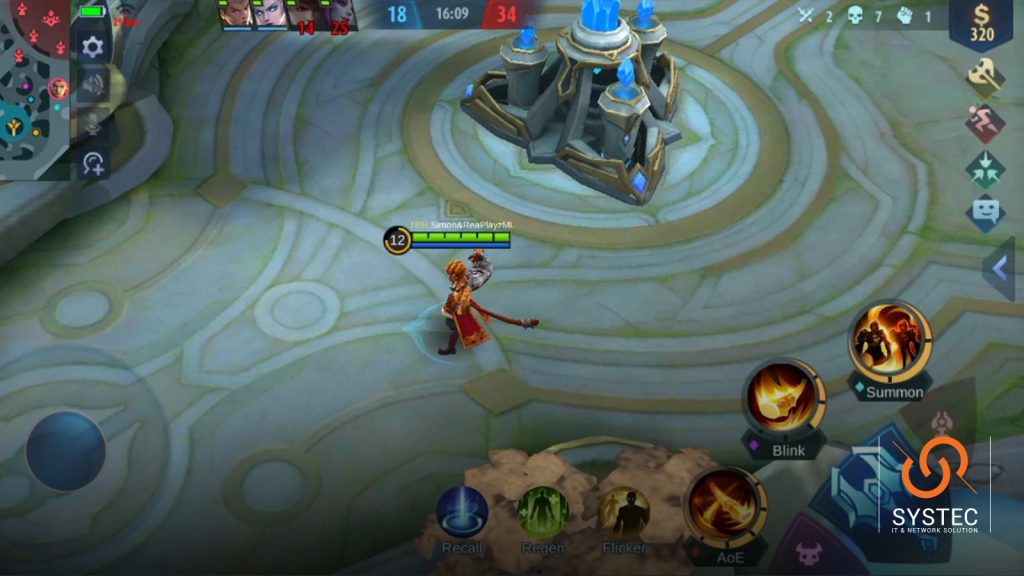The height and width of the screenshot is (576, 1024).
Task: Expand the side panel arrow
Action: tap(999, 268)
